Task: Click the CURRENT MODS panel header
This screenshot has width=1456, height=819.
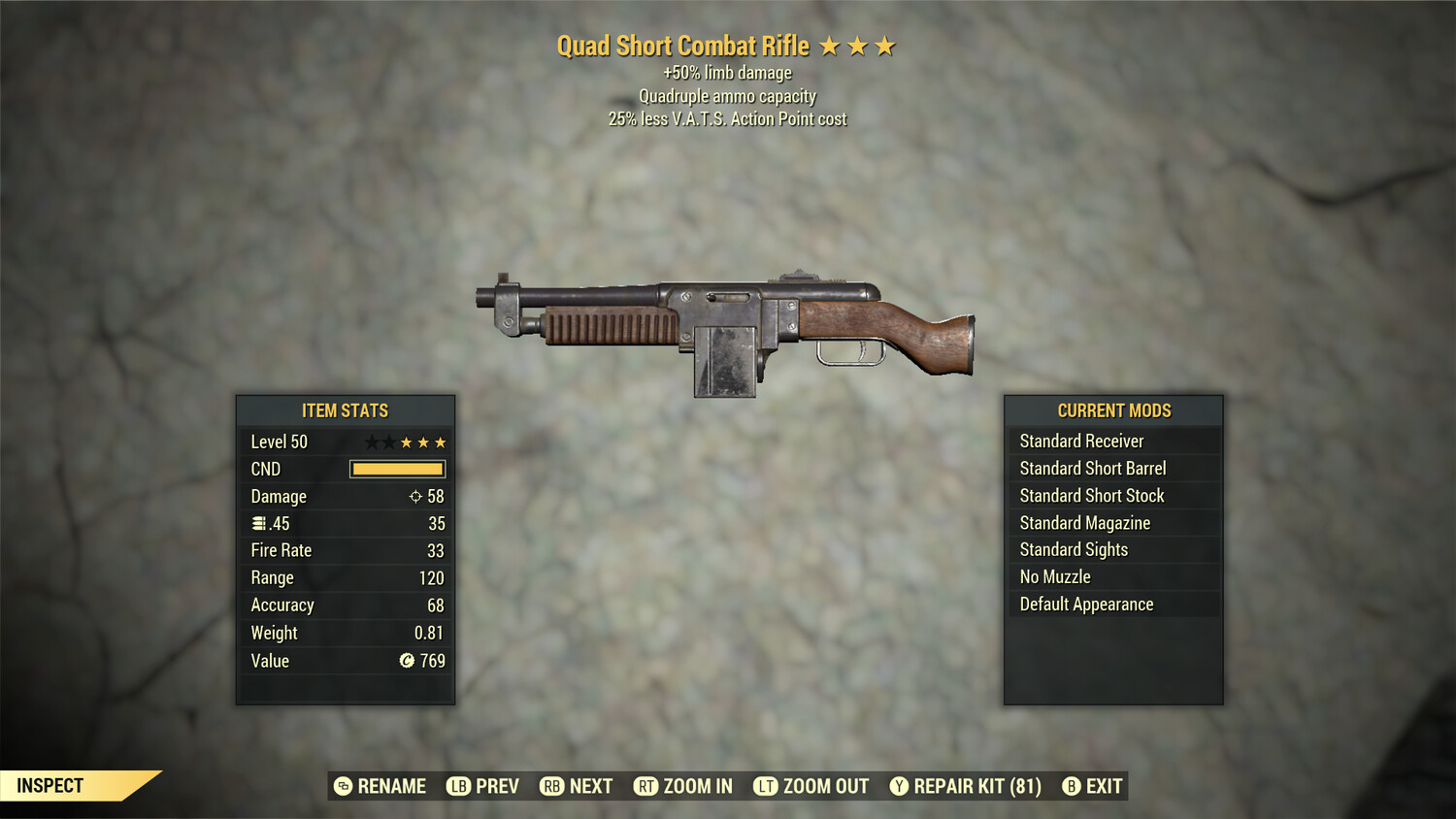Action: 1112,409
